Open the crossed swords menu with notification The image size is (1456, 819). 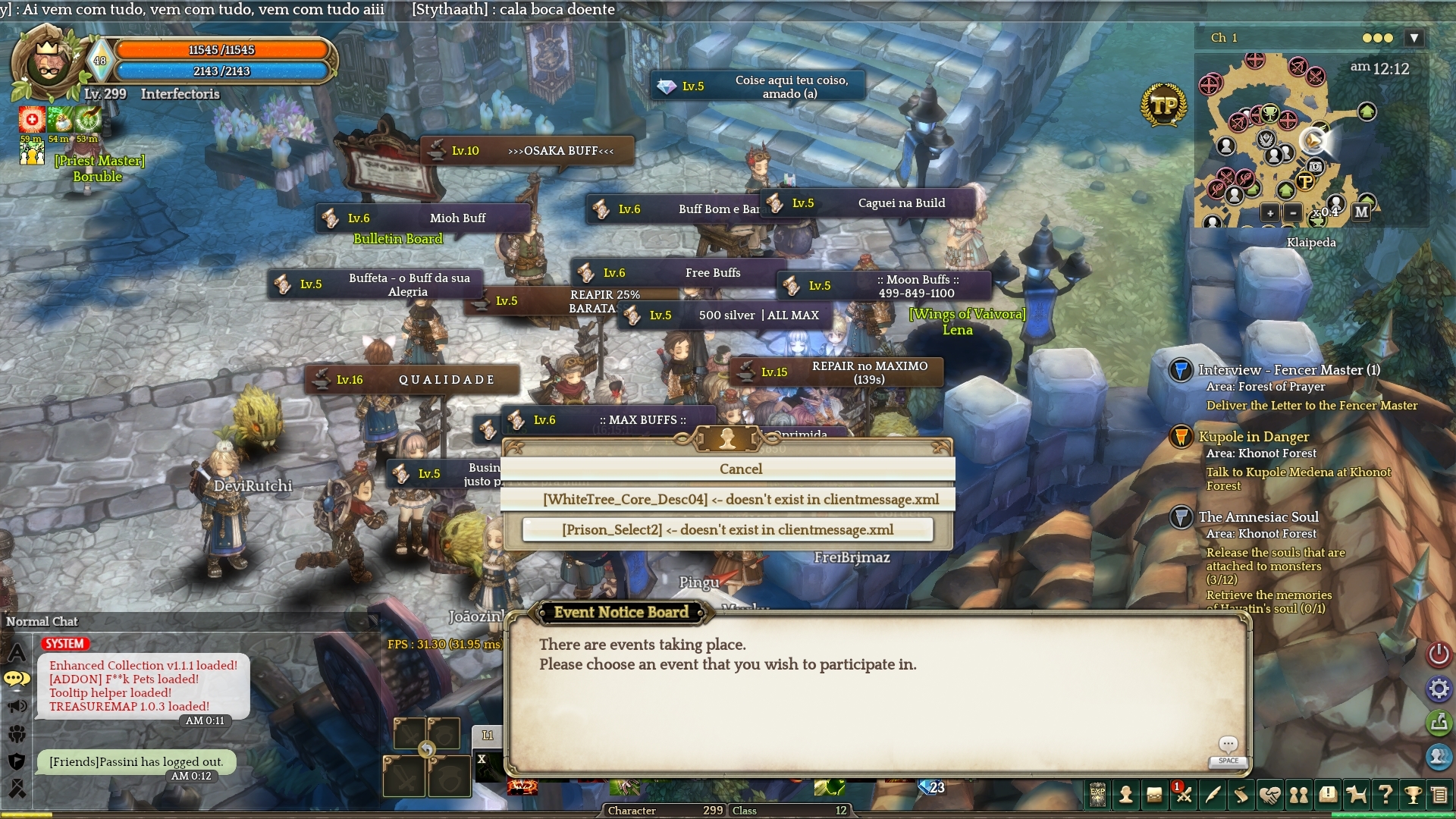[x=1183, y=795]
